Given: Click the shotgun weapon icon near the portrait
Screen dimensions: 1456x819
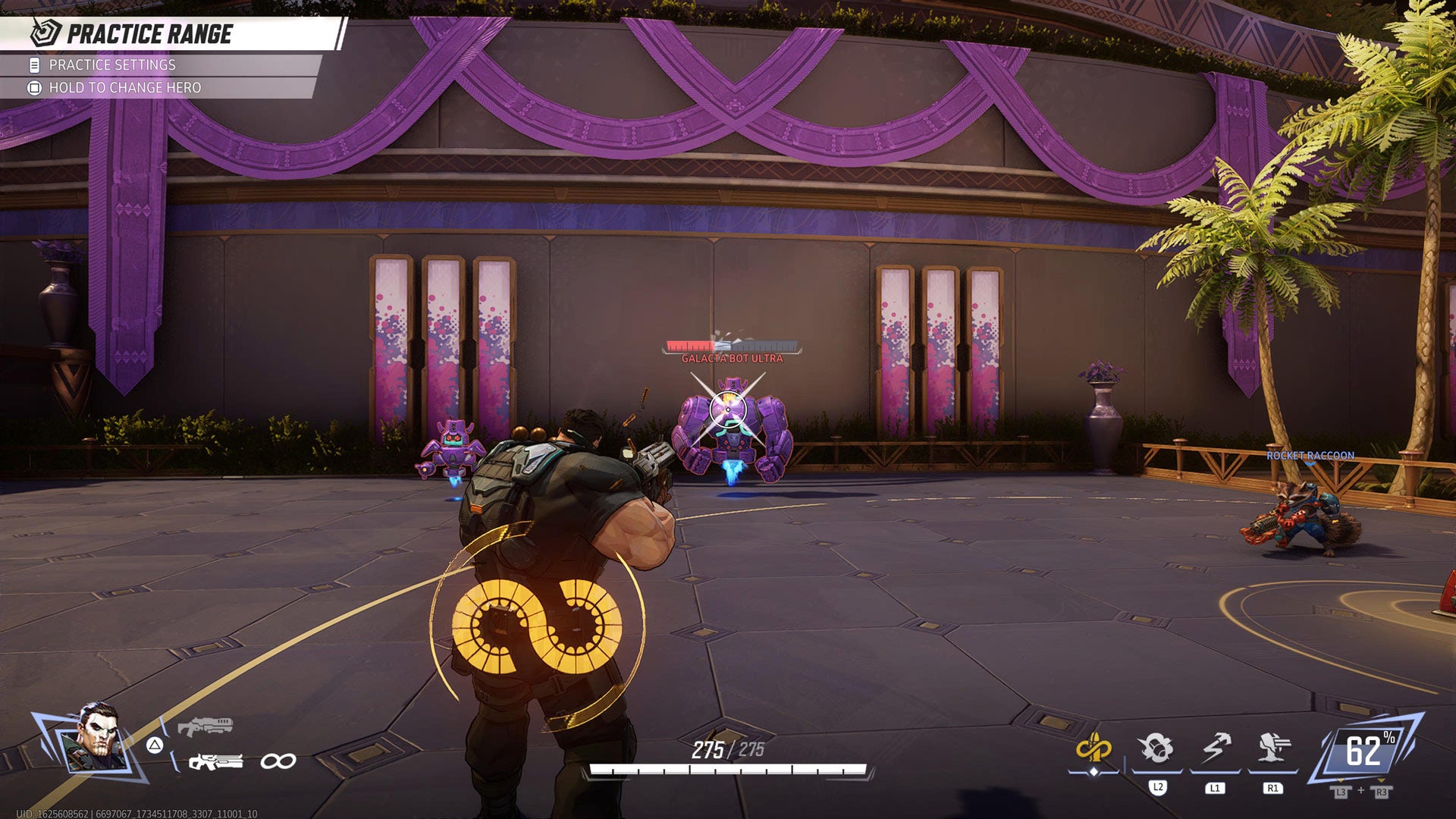Looking at the screenshot, I should tap(205, 725).
